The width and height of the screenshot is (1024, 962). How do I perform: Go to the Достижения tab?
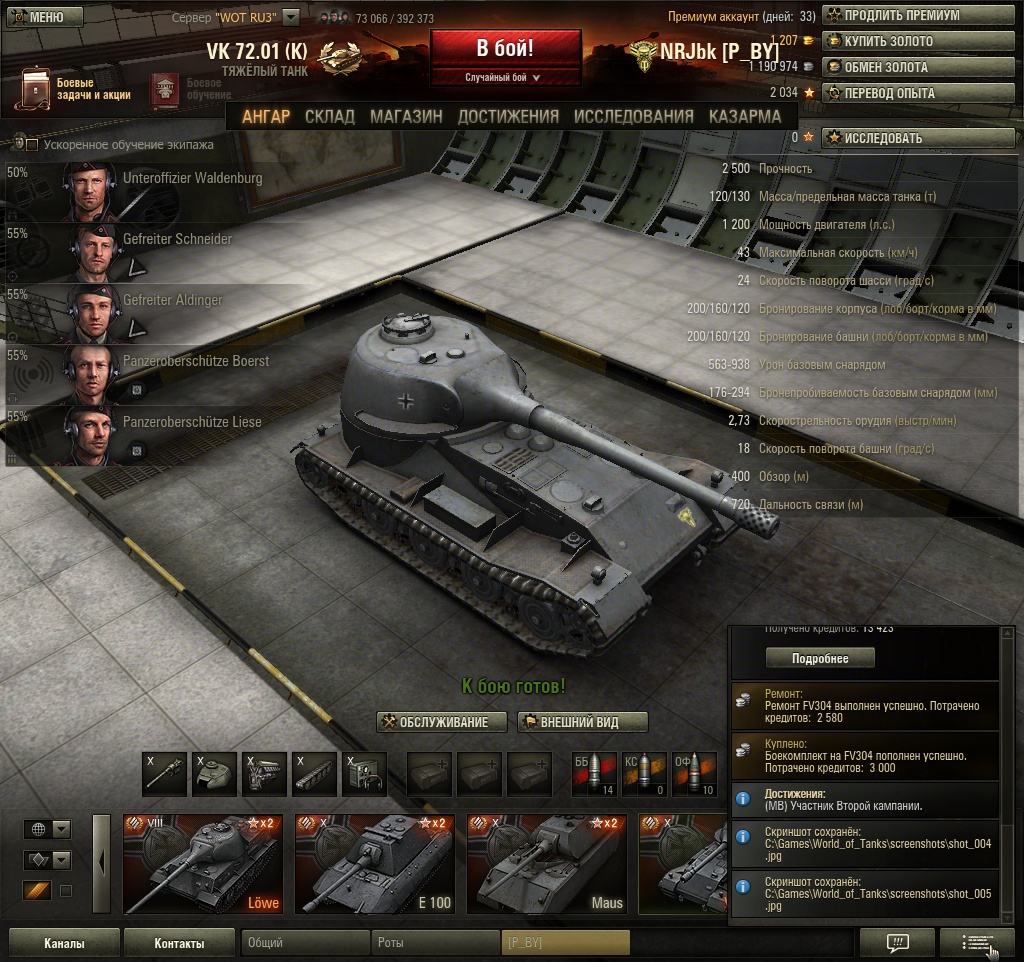click(x=508, y=116)
